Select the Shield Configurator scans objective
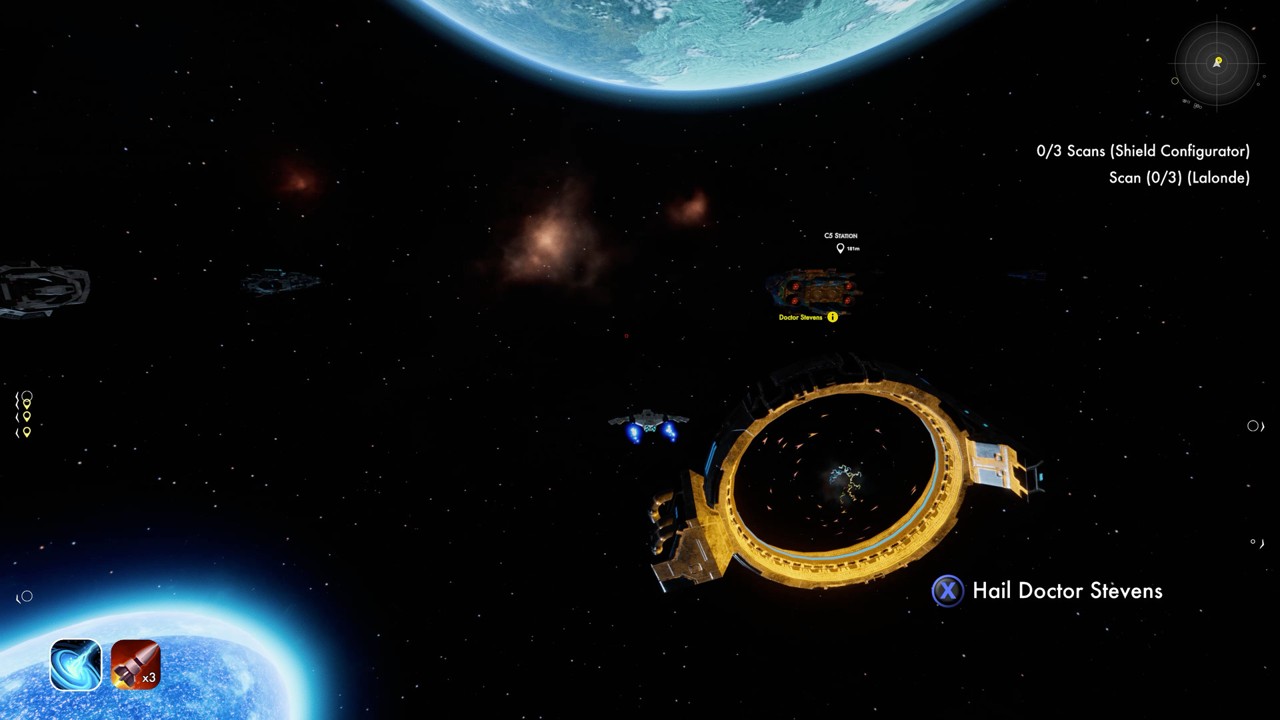Screen dimensions: 1280x720 click(x=1142, y=151)
